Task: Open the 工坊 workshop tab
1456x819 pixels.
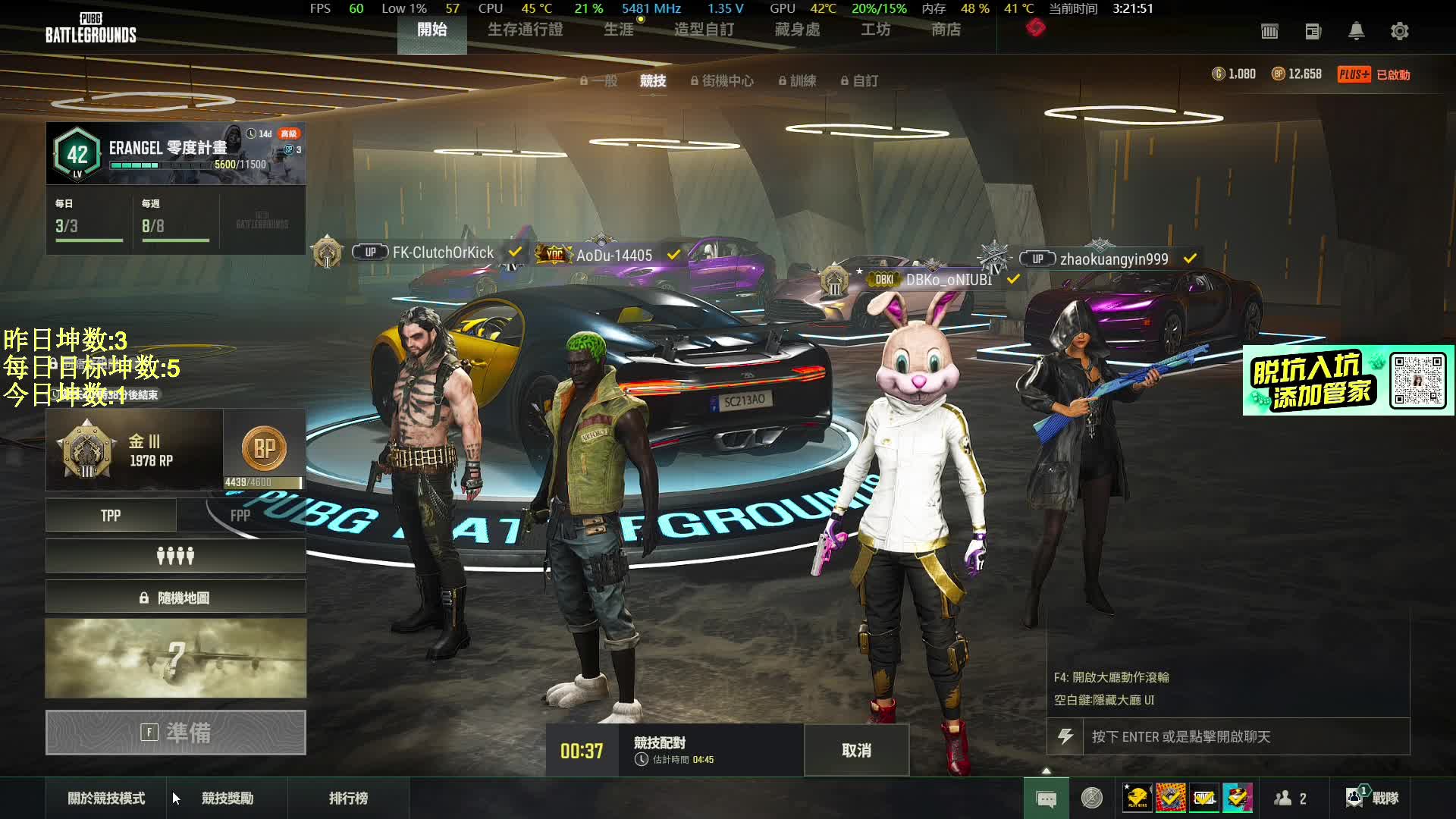Action: (875, 30)
